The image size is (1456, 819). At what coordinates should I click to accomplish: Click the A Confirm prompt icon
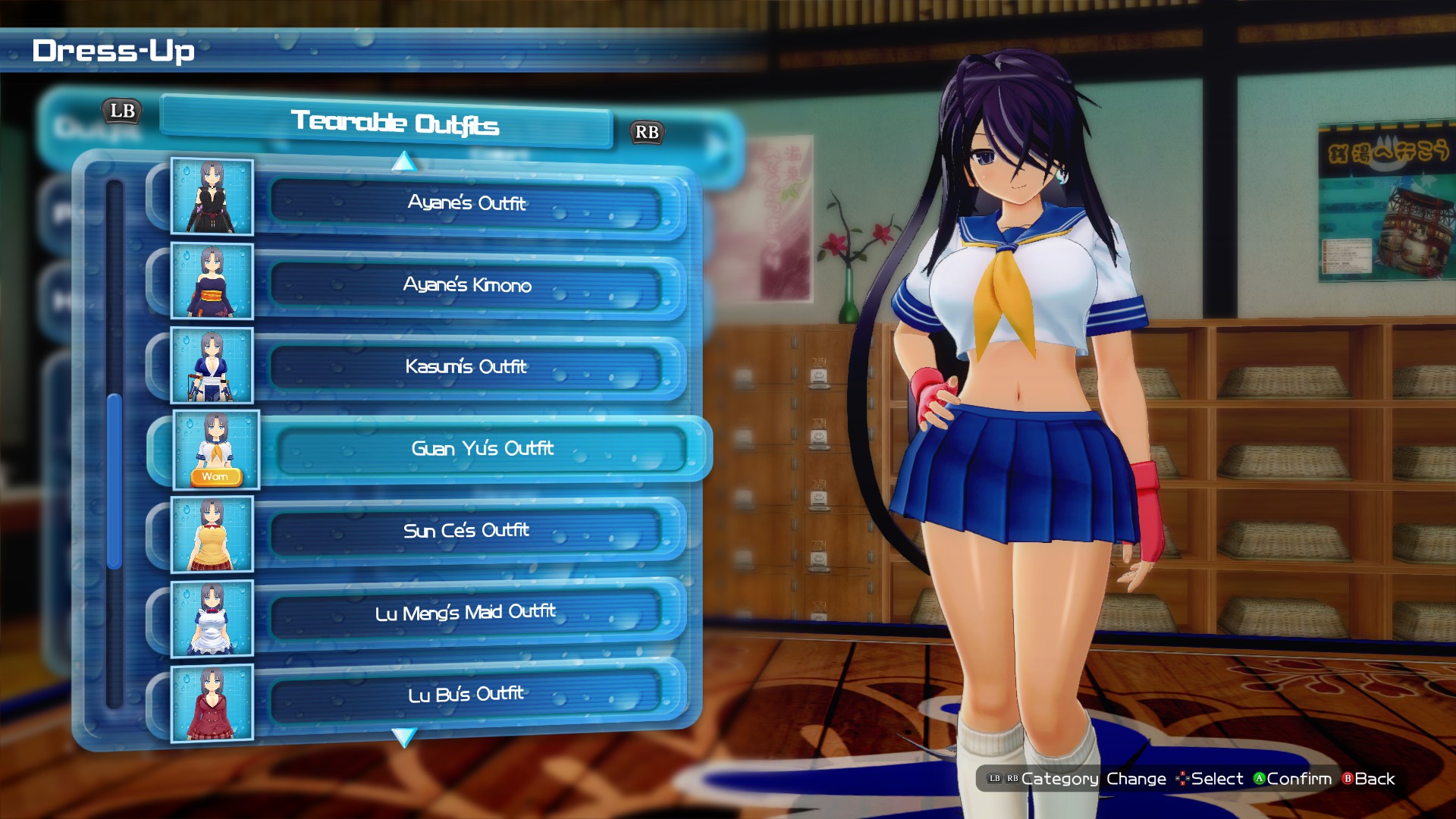(x=1260, y=779)
